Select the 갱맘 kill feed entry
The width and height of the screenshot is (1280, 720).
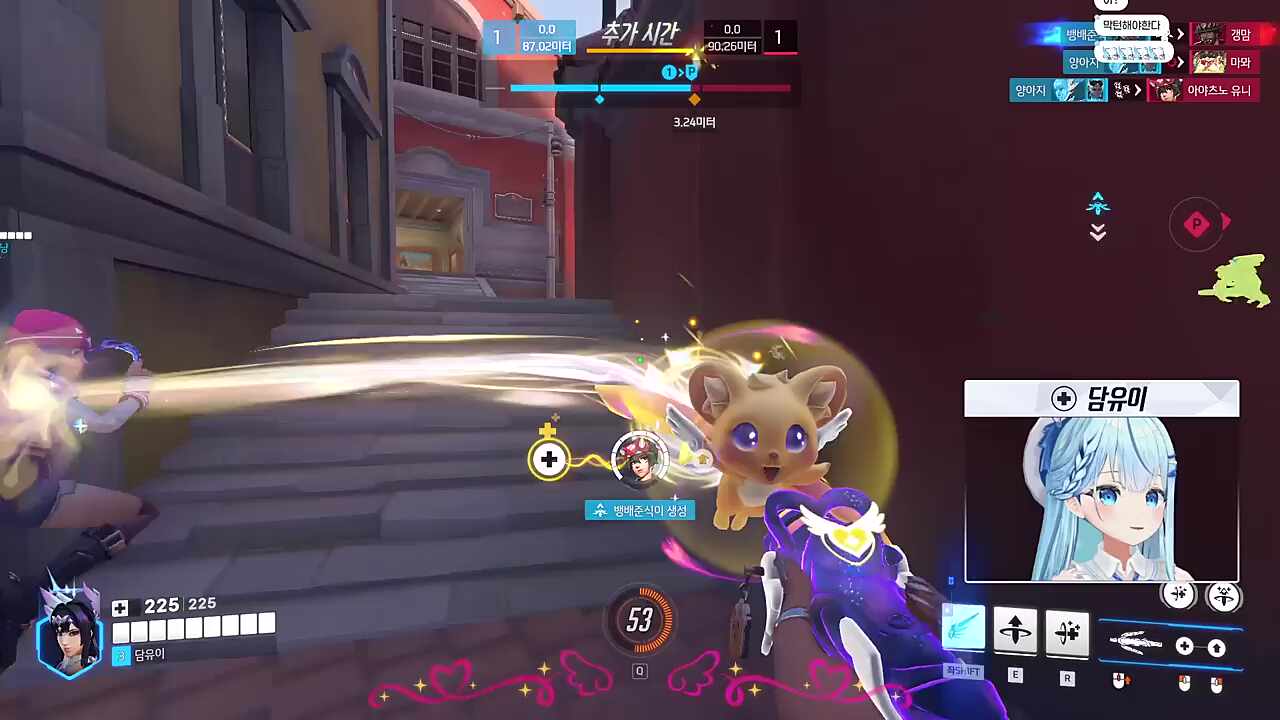tap(1224, 35)
